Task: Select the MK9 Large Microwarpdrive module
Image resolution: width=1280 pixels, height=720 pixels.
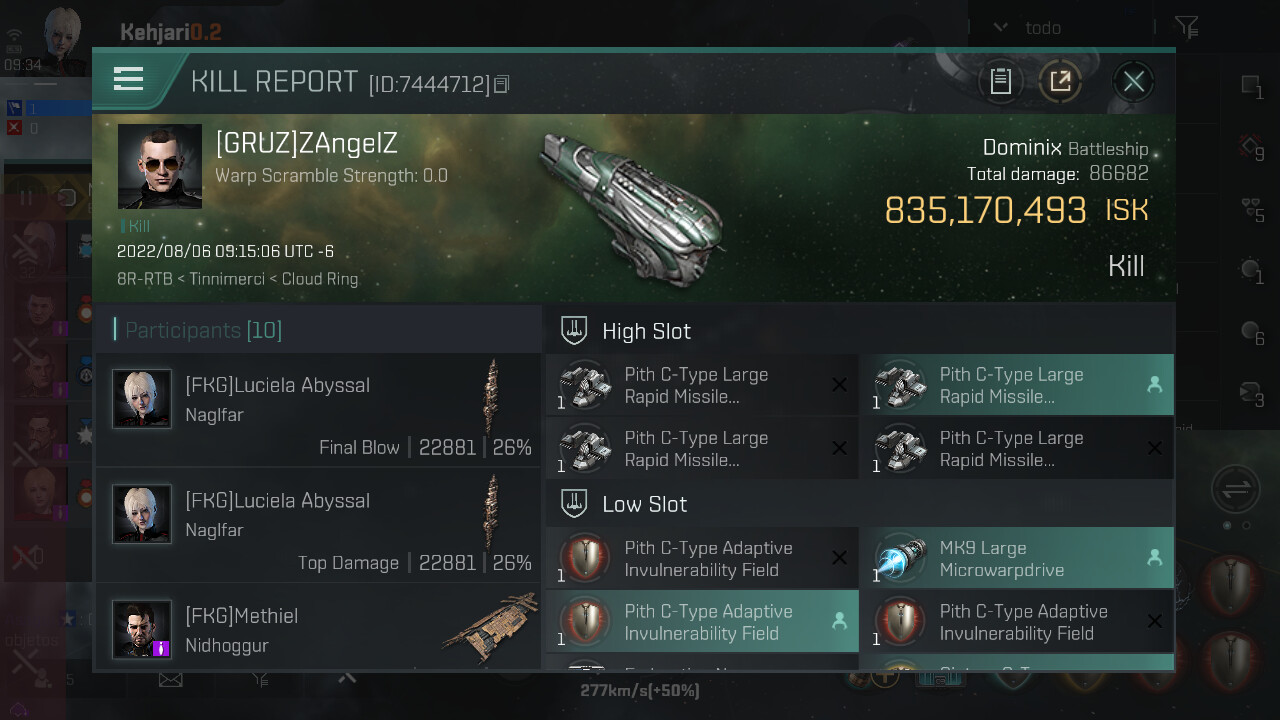Action: click(x=1016, y=559)
